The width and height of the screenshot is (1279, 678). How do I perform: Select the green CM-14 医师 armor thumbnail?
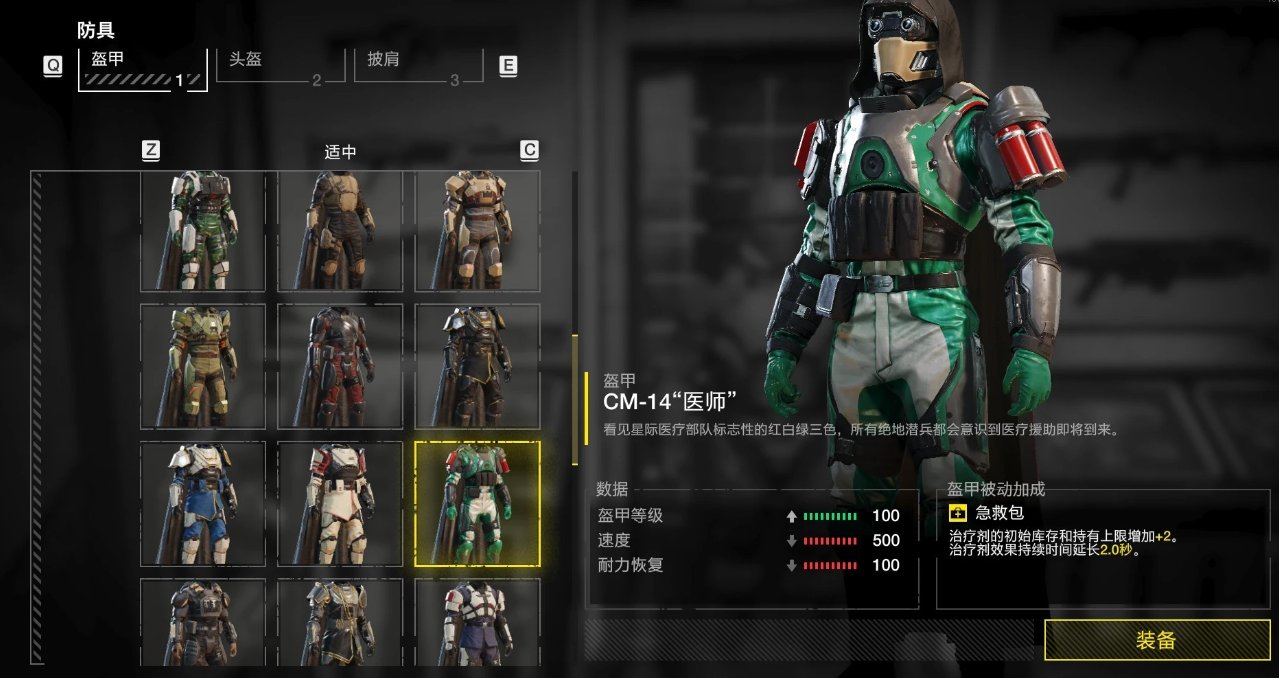click(478, 504)
